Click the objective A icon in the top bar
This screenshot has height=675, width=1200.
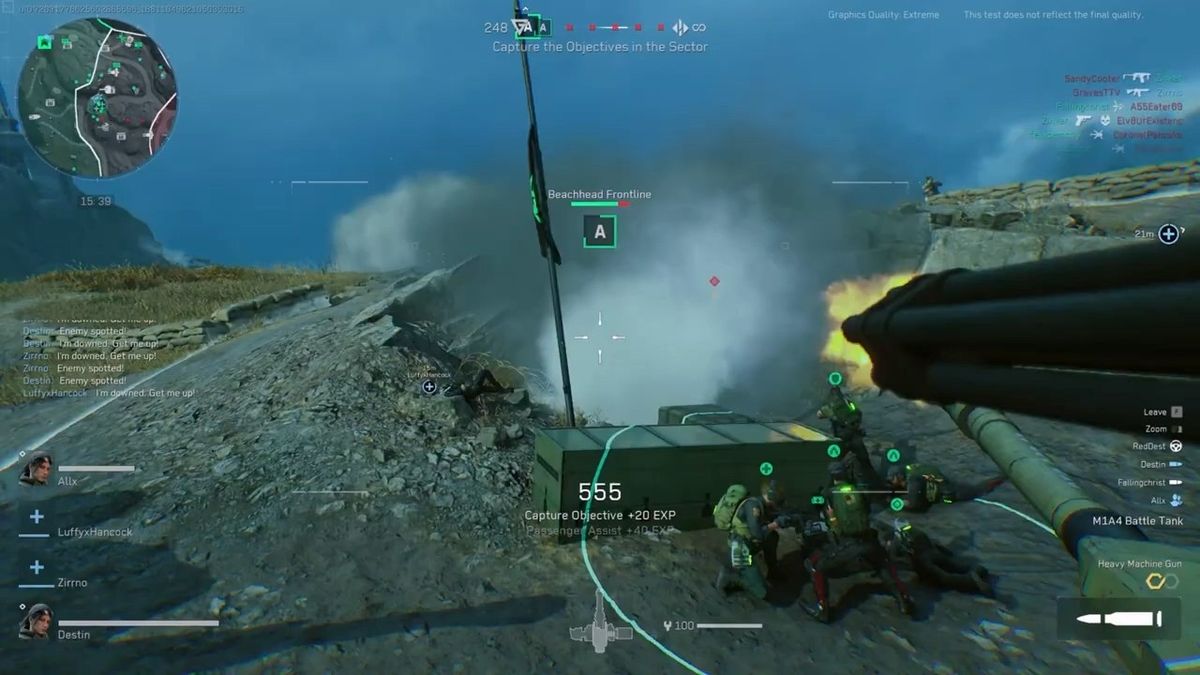click(540, 27)
